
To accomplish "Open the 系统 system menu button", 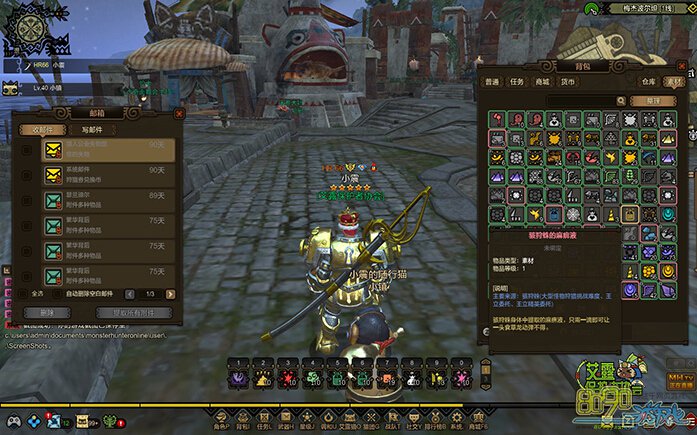I will tap(455, 423).
